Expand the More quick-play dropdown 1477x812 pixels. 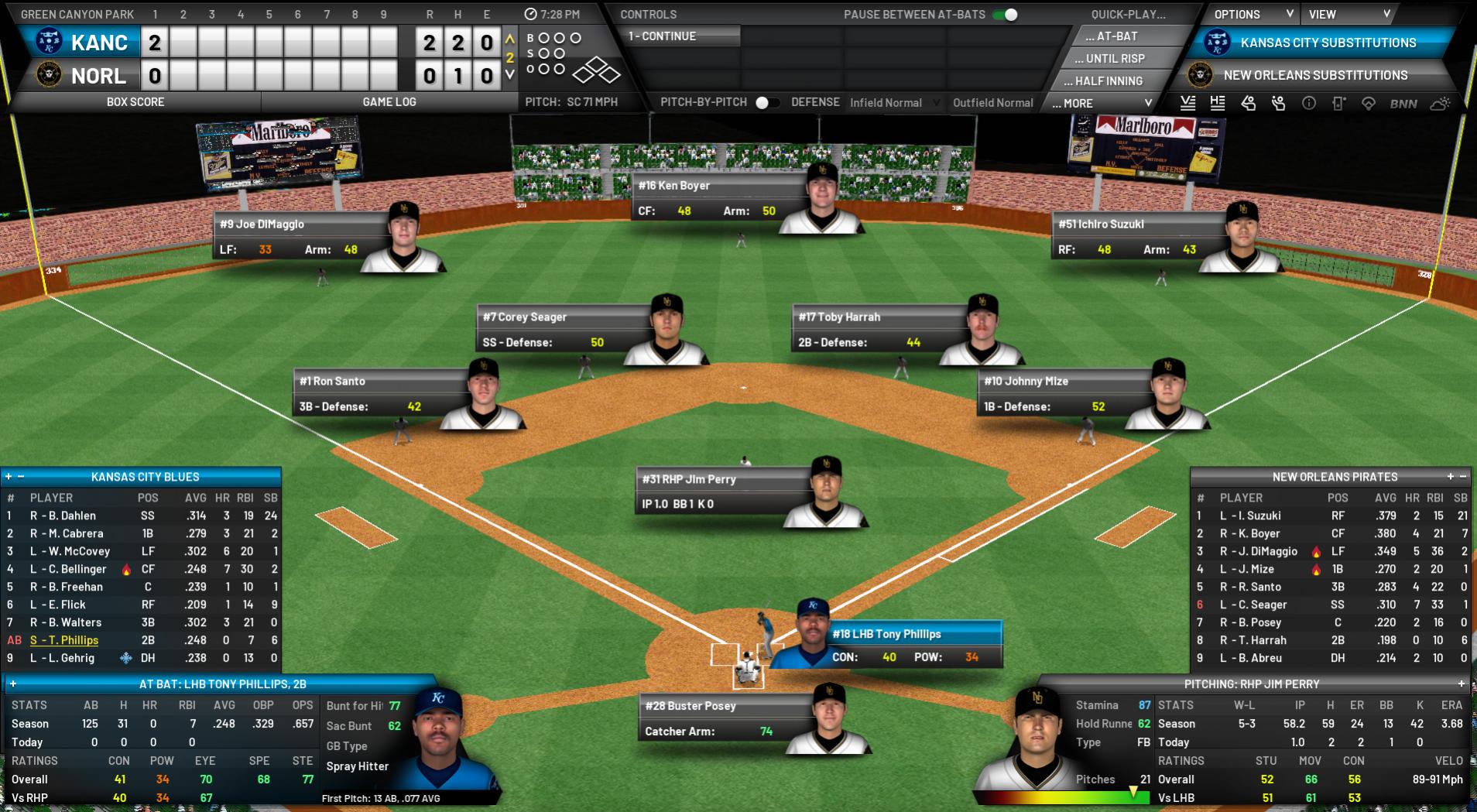(x=1102, y=103)
